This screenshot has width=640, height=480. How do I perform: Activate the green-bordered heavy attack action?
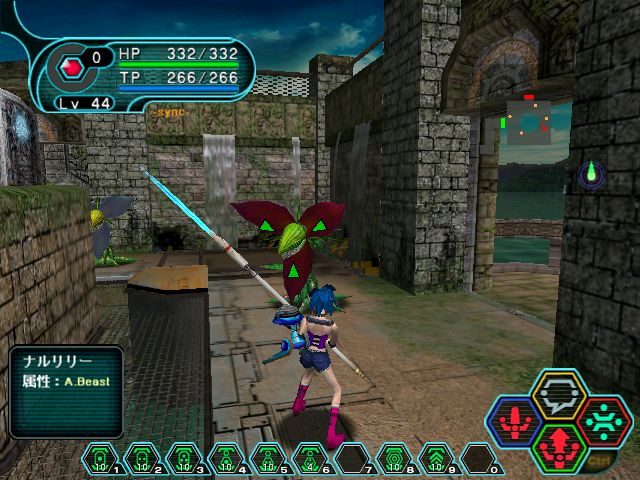(x=559, y=446)
